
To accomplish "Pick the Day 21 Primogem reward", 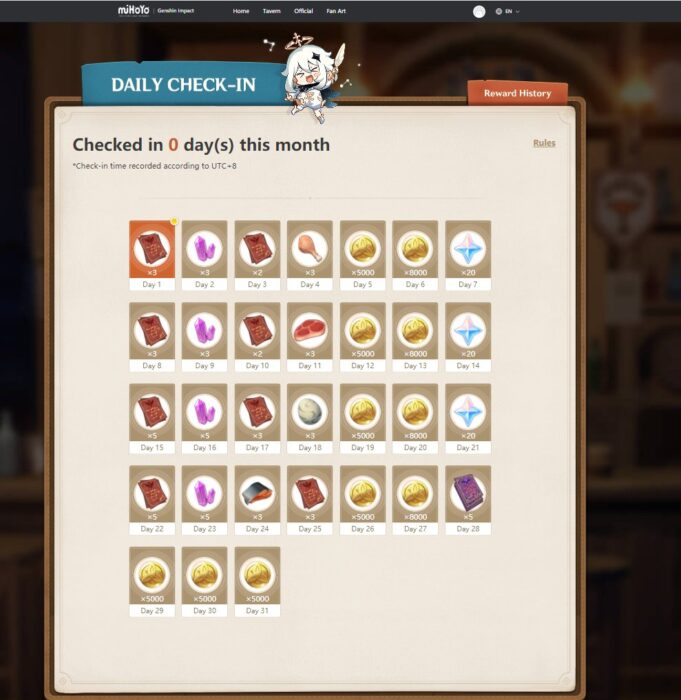I will (x=467, y=412).
